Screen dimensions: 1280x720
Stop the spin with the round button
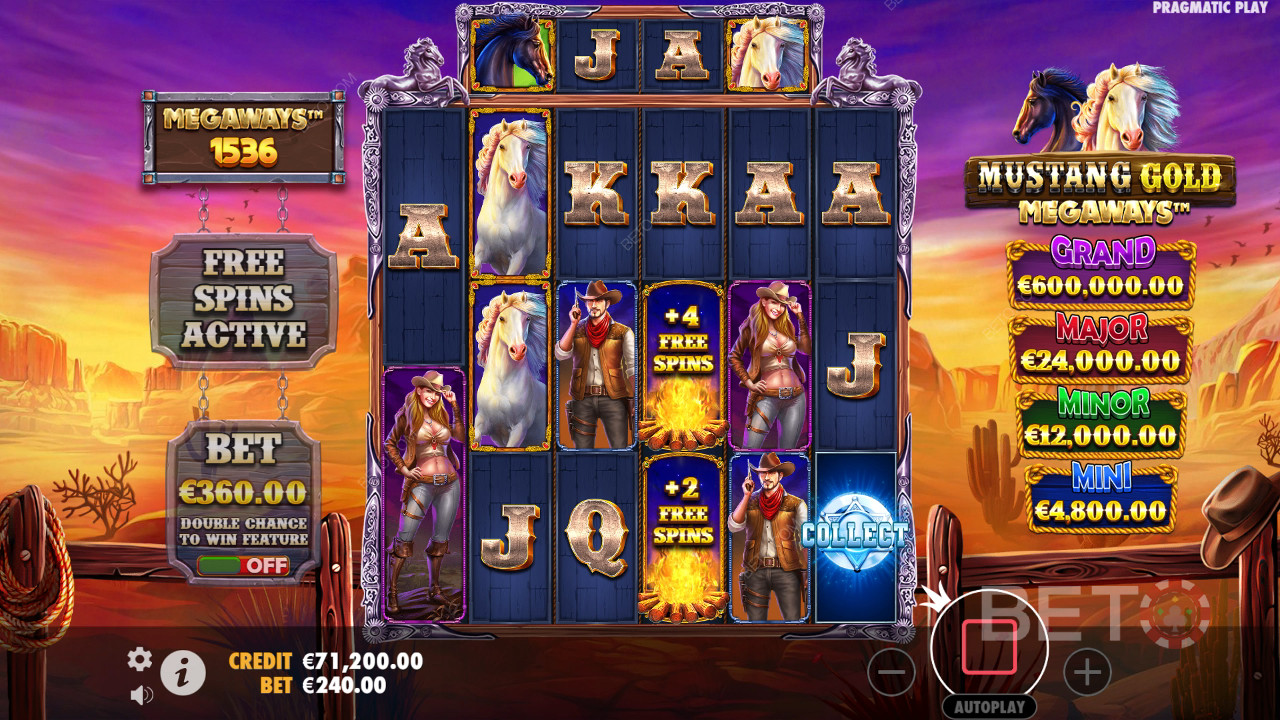pos(989,647)
